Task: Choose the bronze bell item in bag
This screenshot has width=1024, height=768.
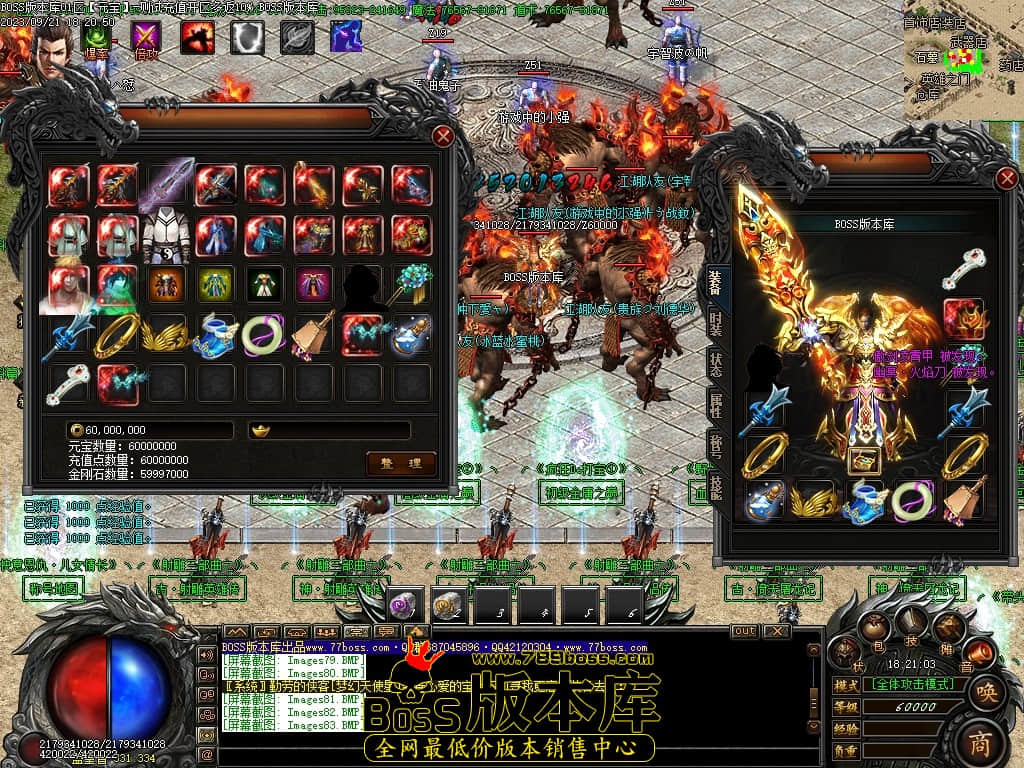Action: click(x=313, y=335)
